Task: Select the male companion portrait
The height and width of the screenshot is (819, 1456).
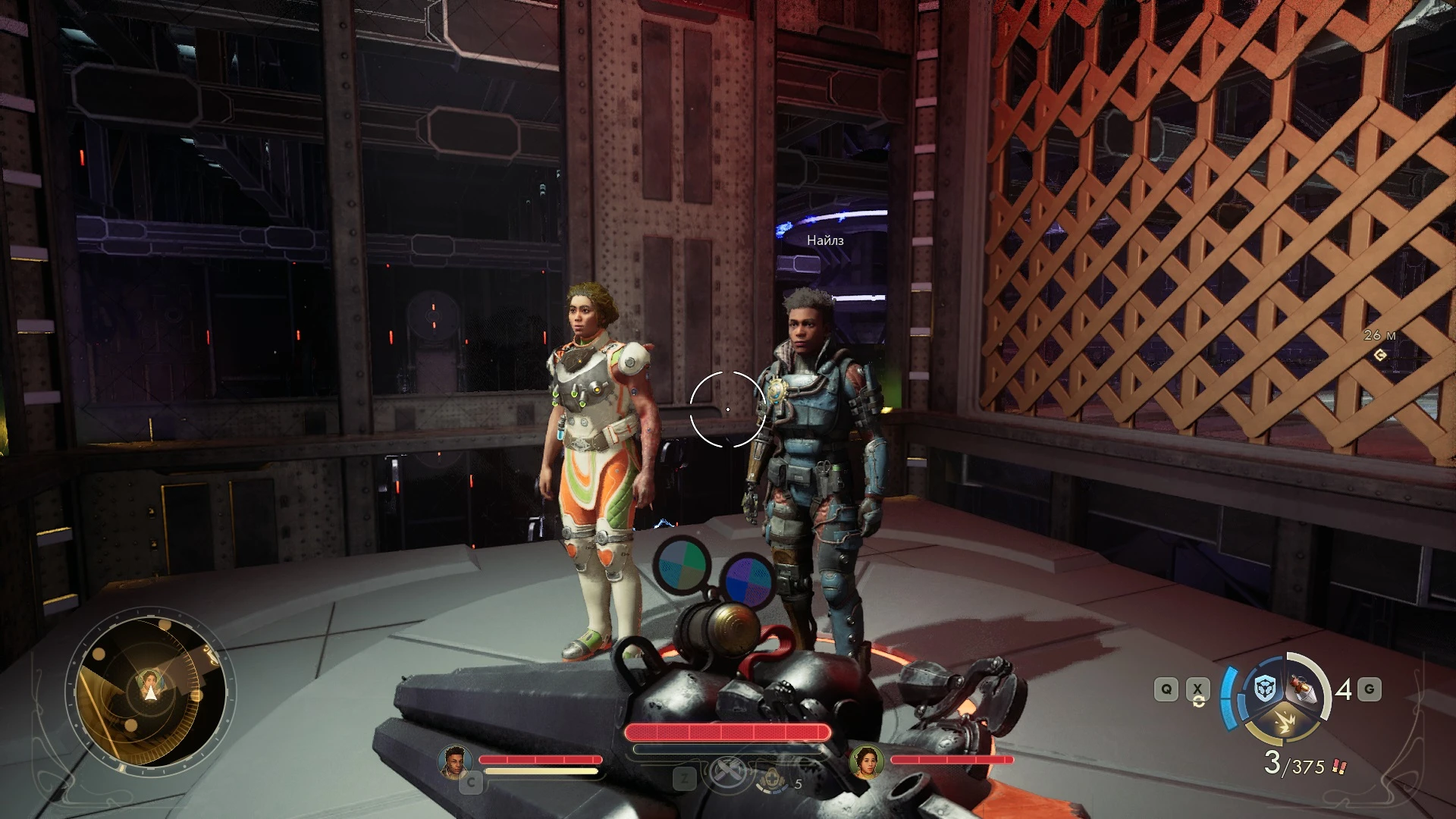Action: [x=454, y=761]
